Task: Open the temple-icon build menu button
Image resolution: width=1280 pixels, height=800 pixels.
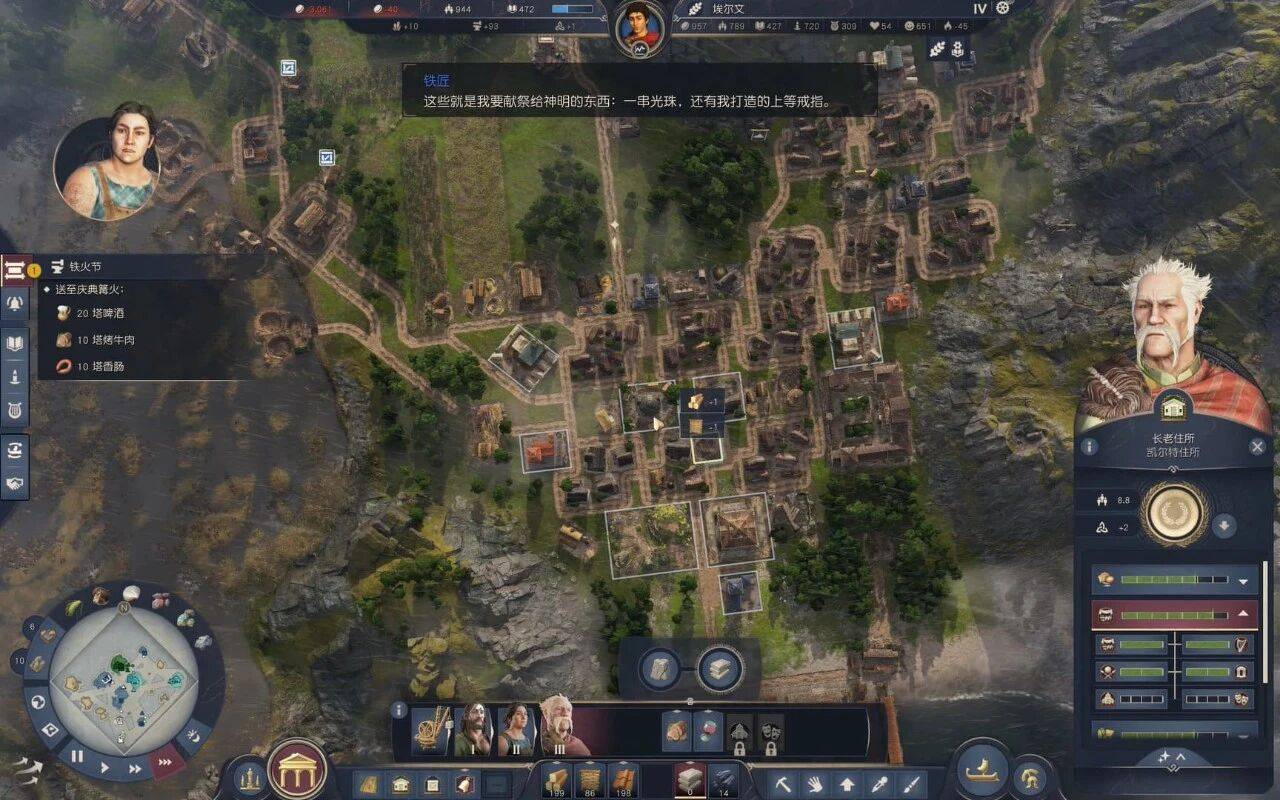Action: (x=297, y=770)
